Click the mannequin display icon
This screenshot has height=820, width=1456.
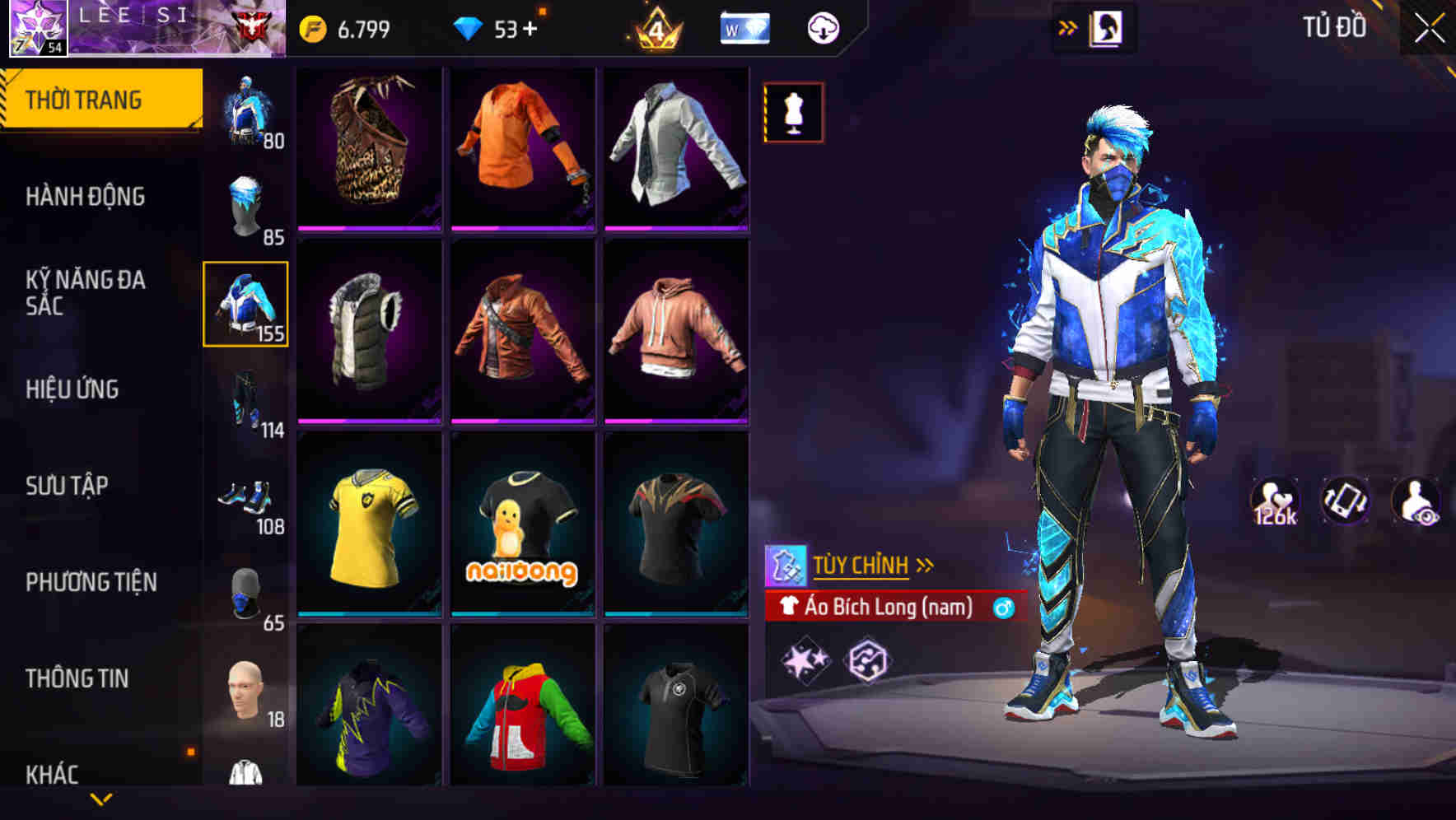(792, 112)
